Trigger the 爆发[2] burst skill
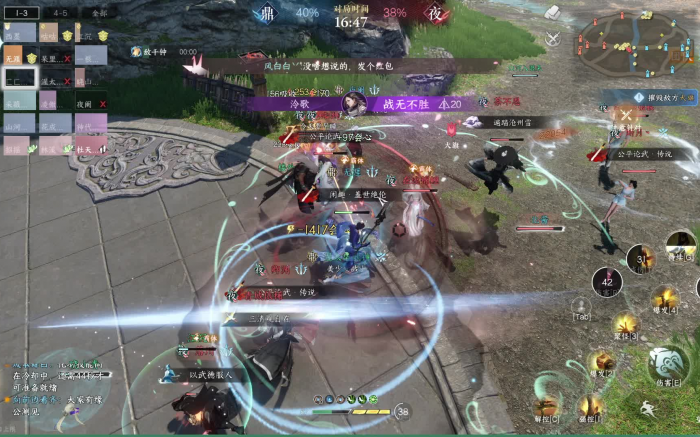 (601, 362)
